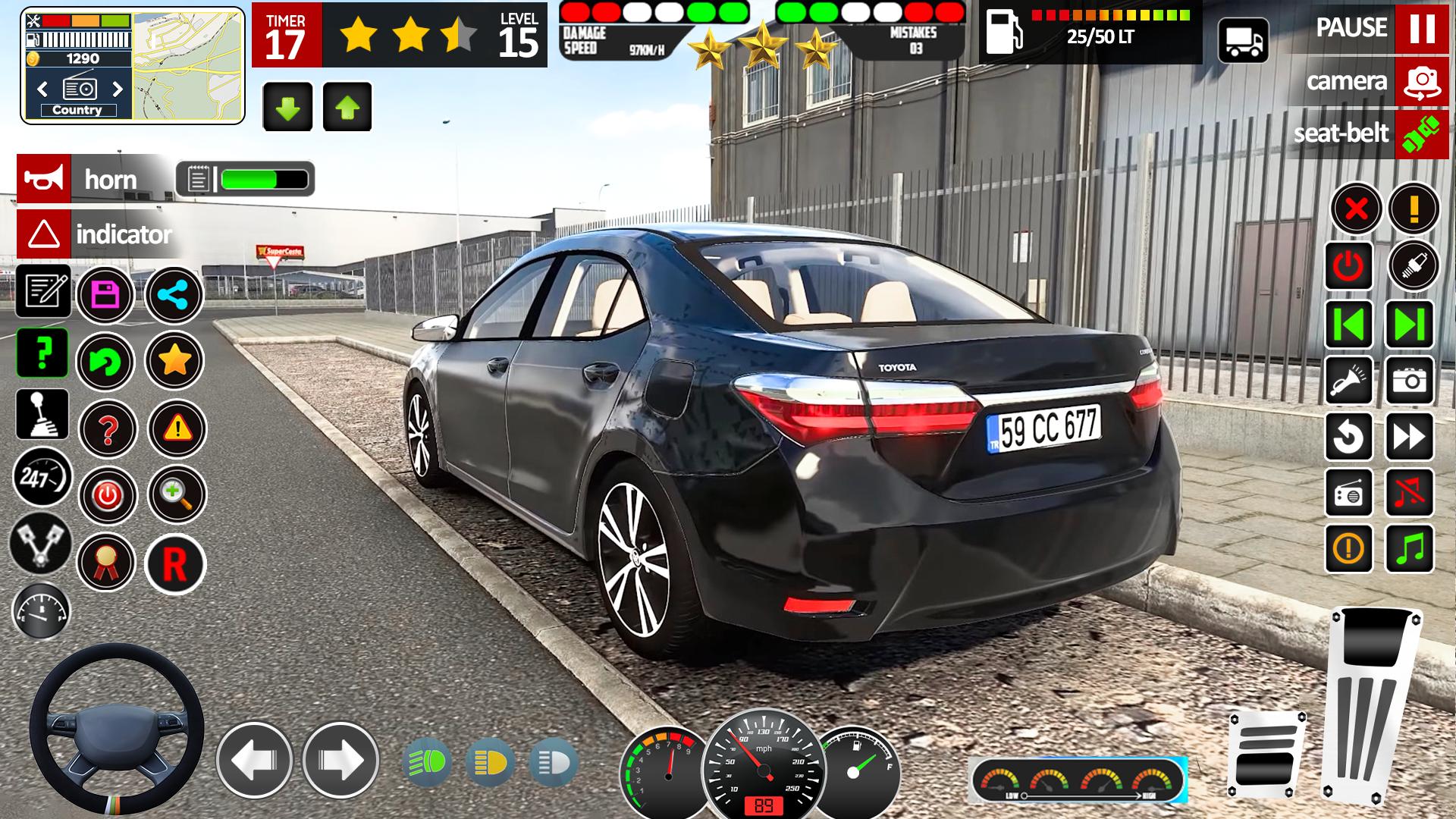Tap the pink save disk icon

click(x=105, y=294)
